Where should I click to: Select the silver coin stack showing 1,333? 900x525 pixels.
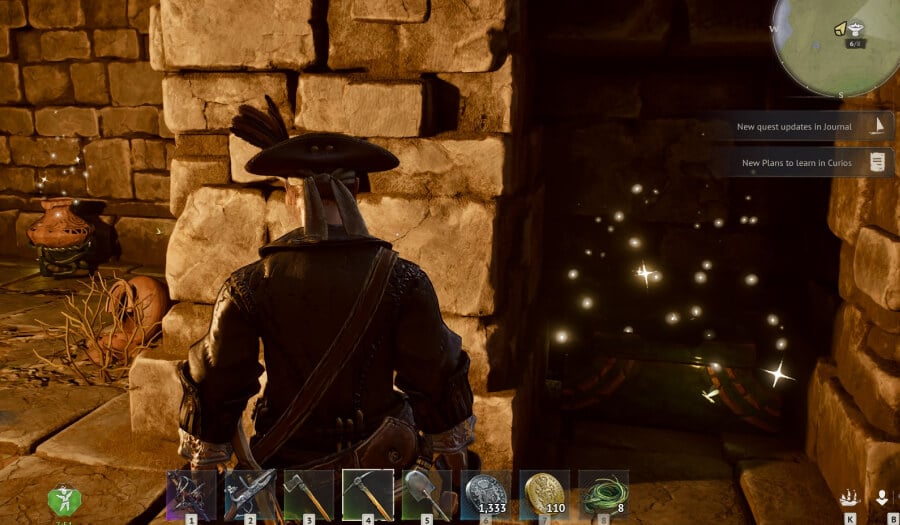pos(486,495)
